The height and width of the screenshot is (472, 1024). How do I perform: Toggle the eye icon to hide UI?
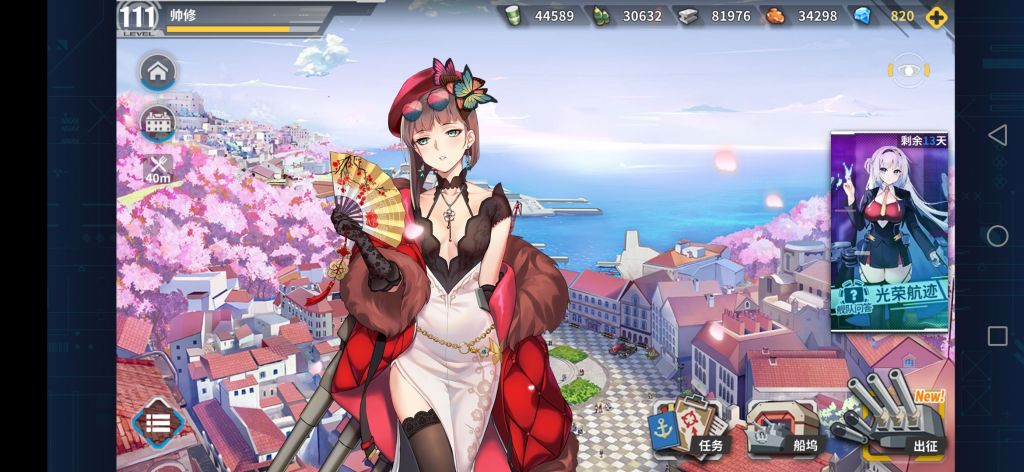click(x=906, y=70)
